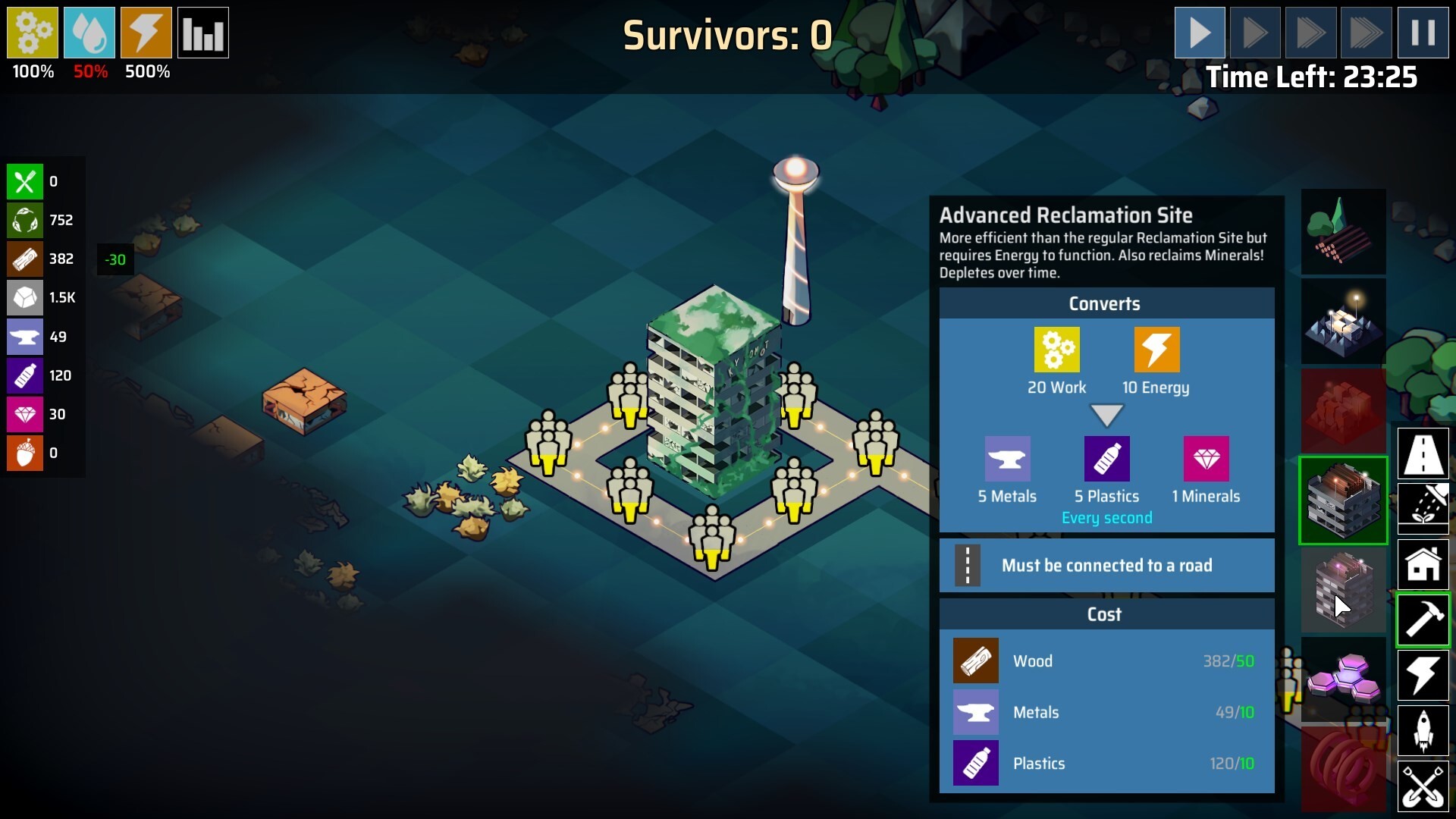Click the pink diamond minerals resource icon
Image resolution: width=1456 pixels, height=819 pixels.
25,414
